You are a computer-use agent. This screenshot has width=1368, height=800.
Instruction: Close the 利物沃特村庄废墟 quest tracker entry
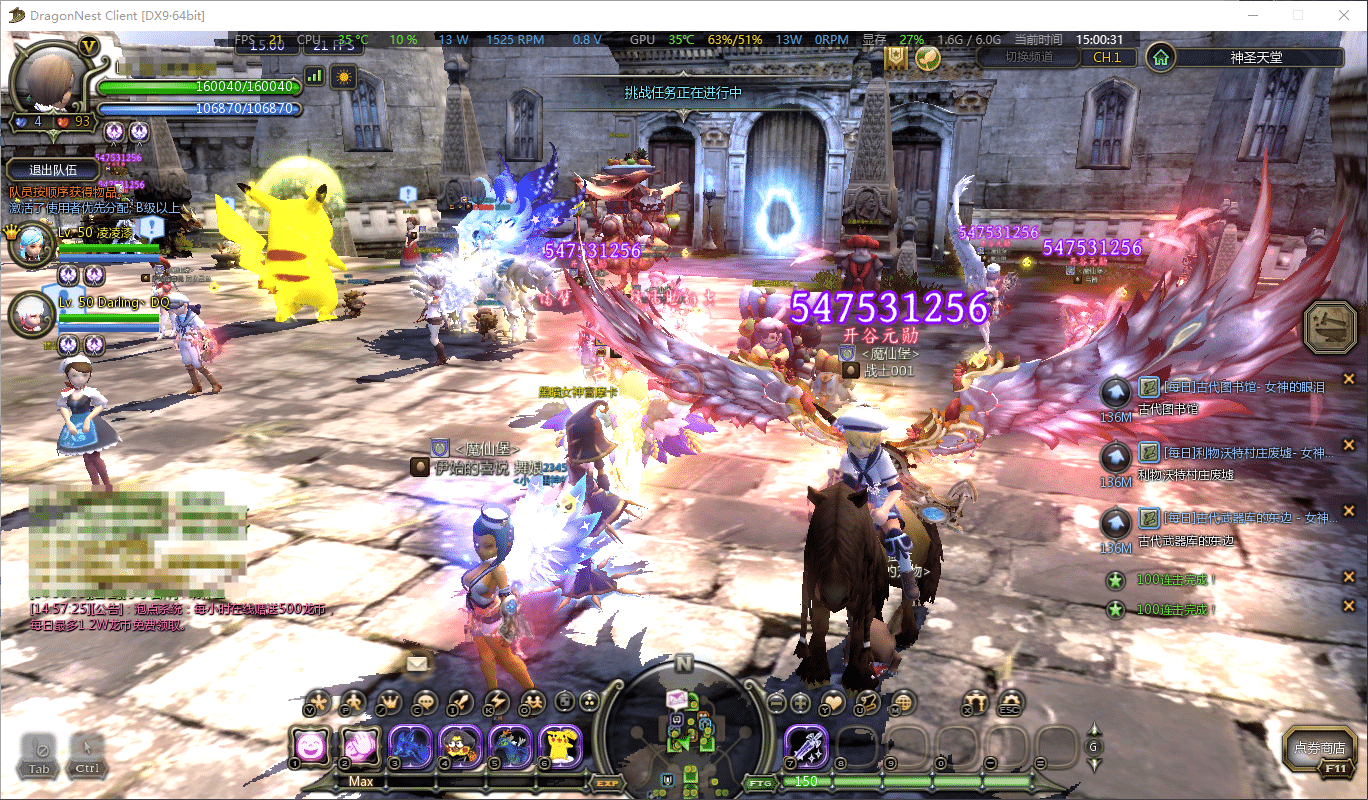point(1349,444)
